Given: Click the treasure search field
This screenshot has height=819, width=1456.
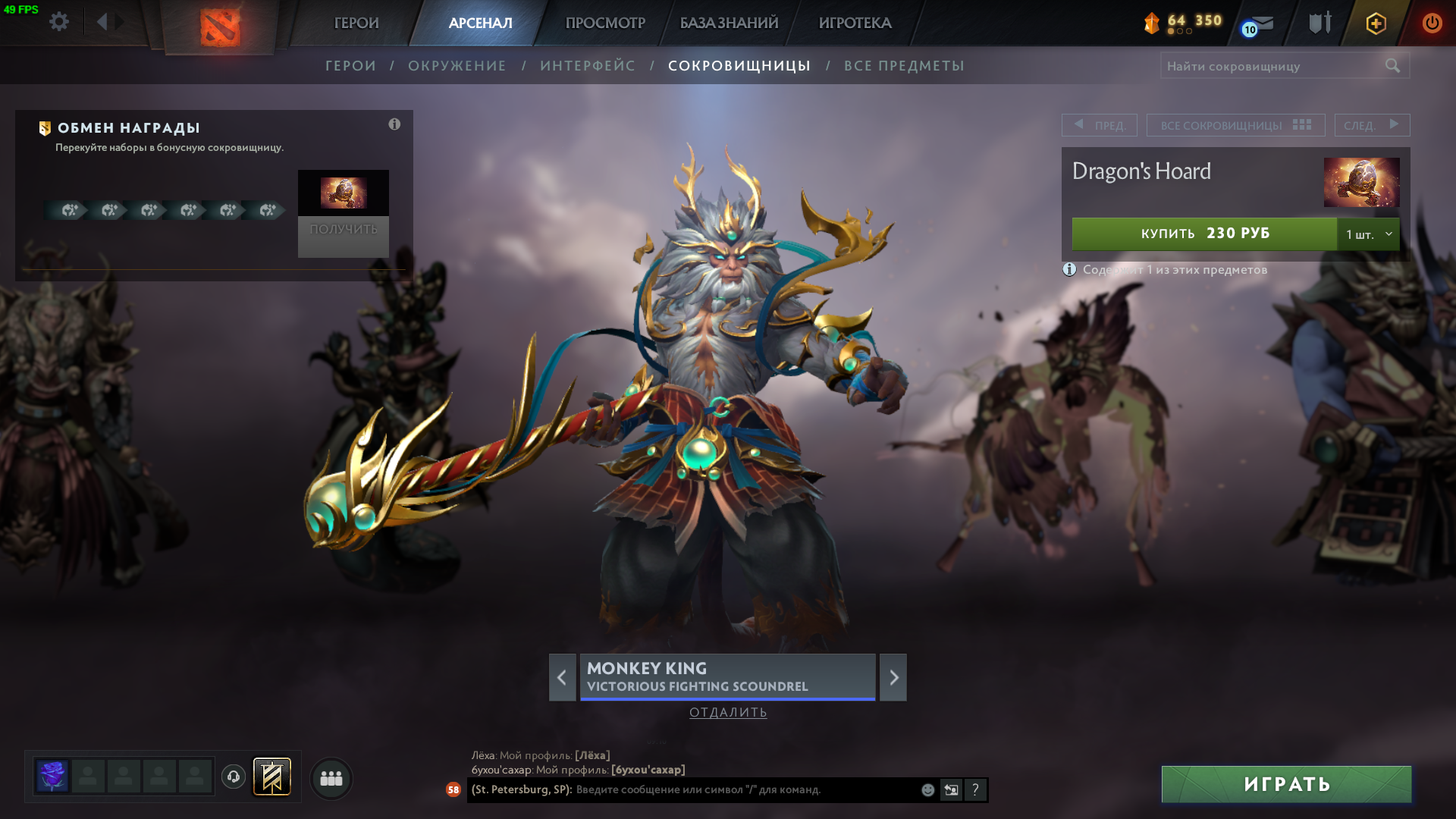Looking at the screenshot, I should 1270,66.
